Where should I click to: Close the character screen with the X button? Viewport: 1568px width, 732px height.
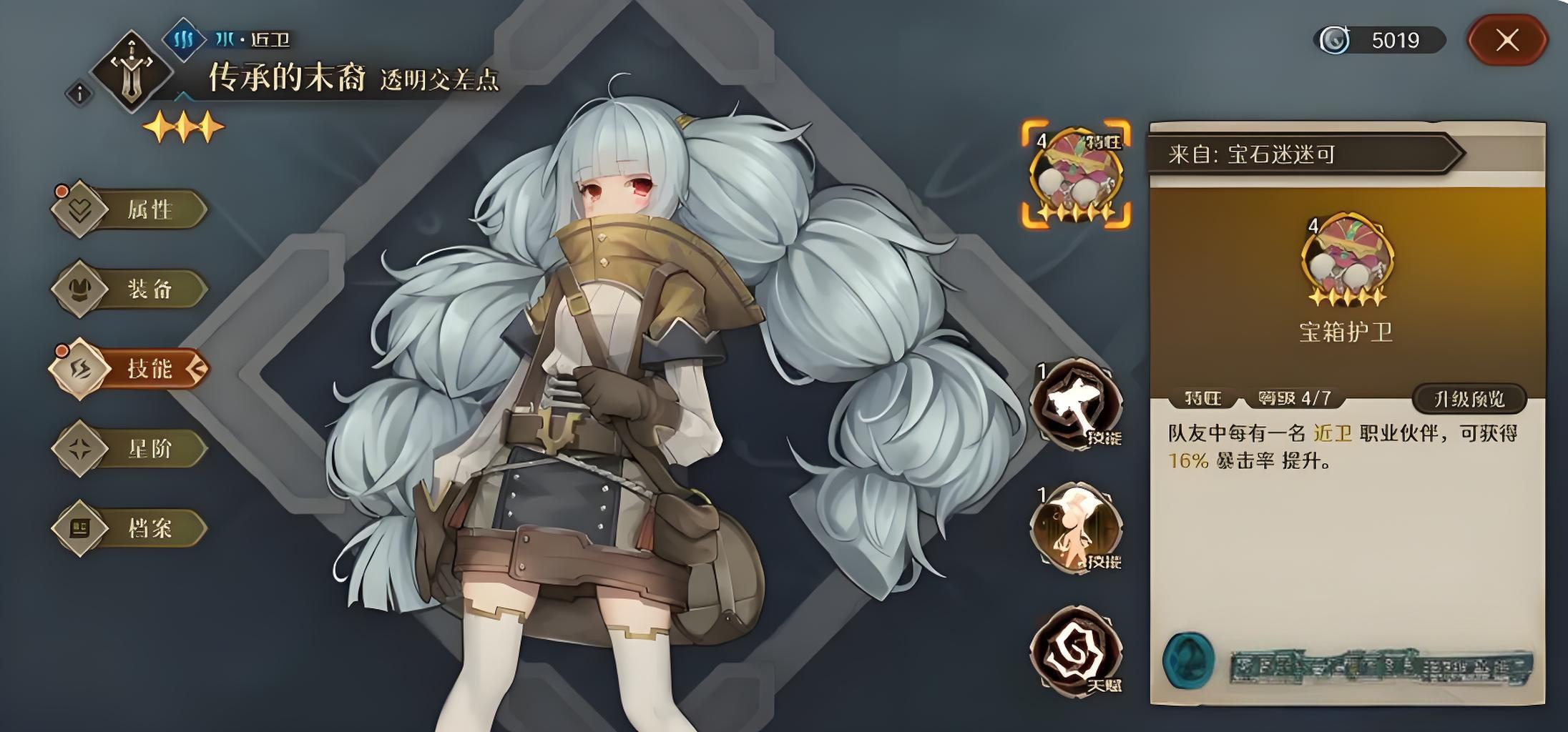[1506, 40]
